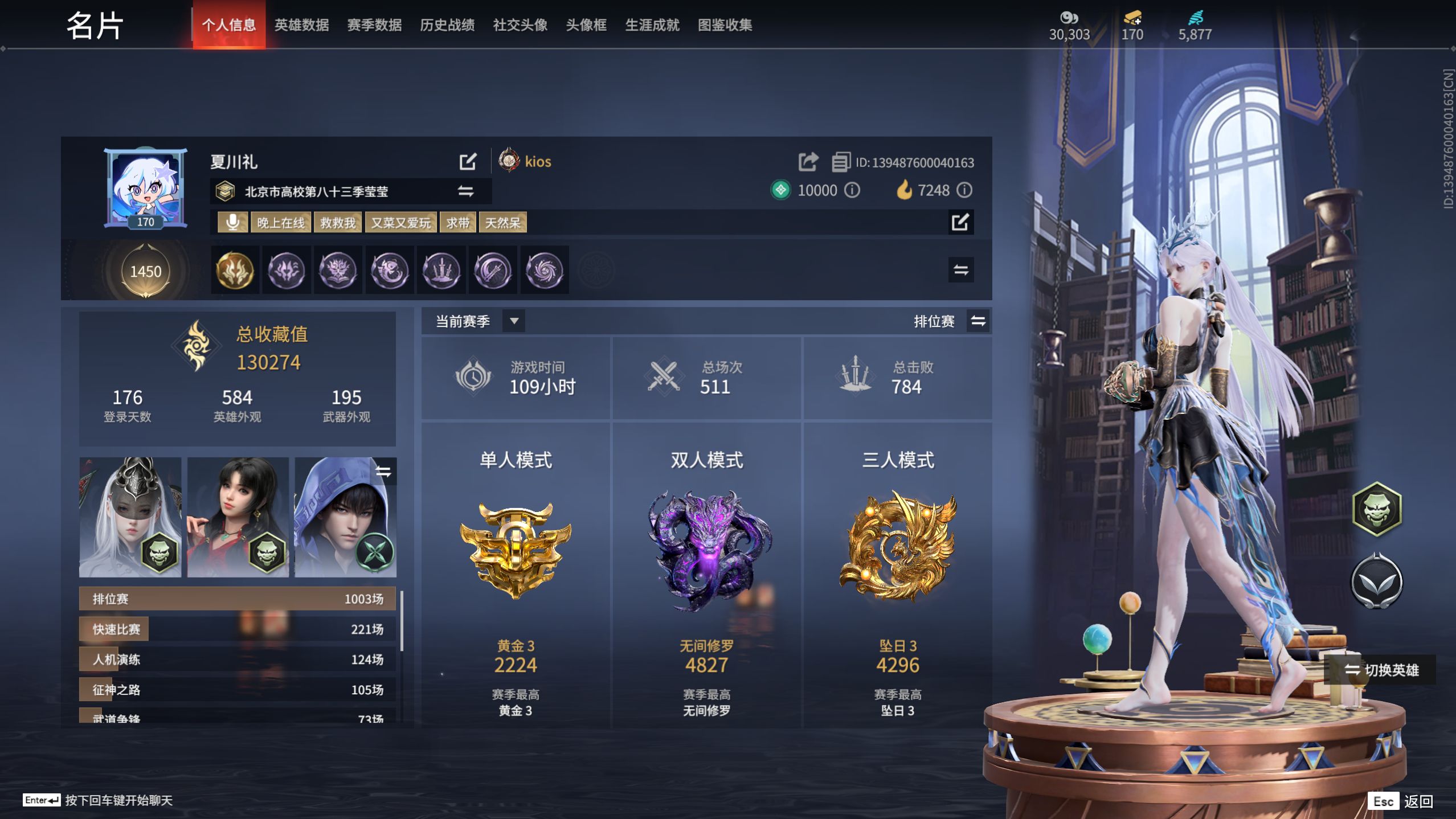The image size is (1456, 819).
Task: Switch to the 英雄数据 tab
Action: (302, 25)
